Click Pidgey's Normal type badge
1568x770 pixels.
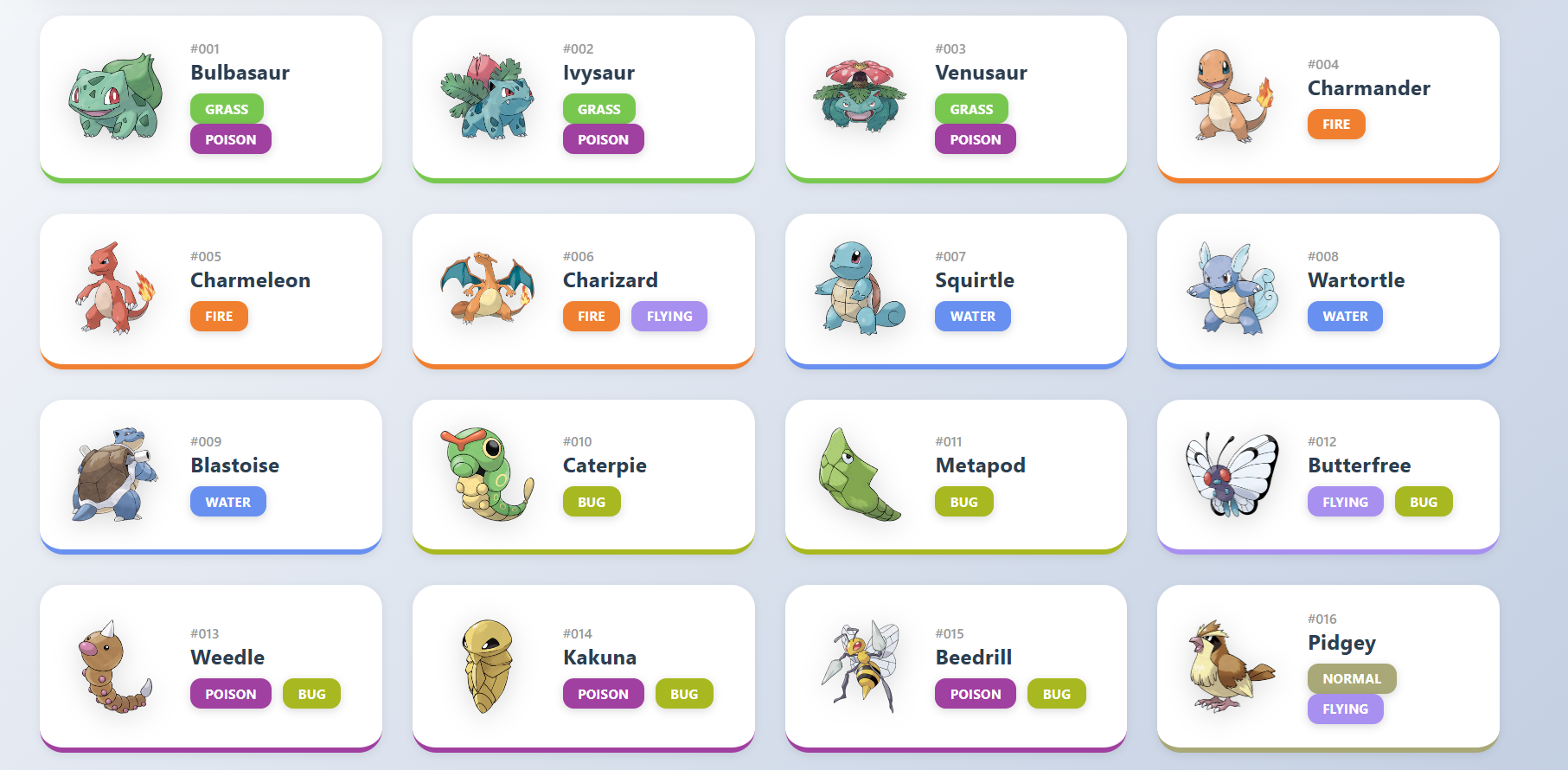click(x=1351, y=679)
